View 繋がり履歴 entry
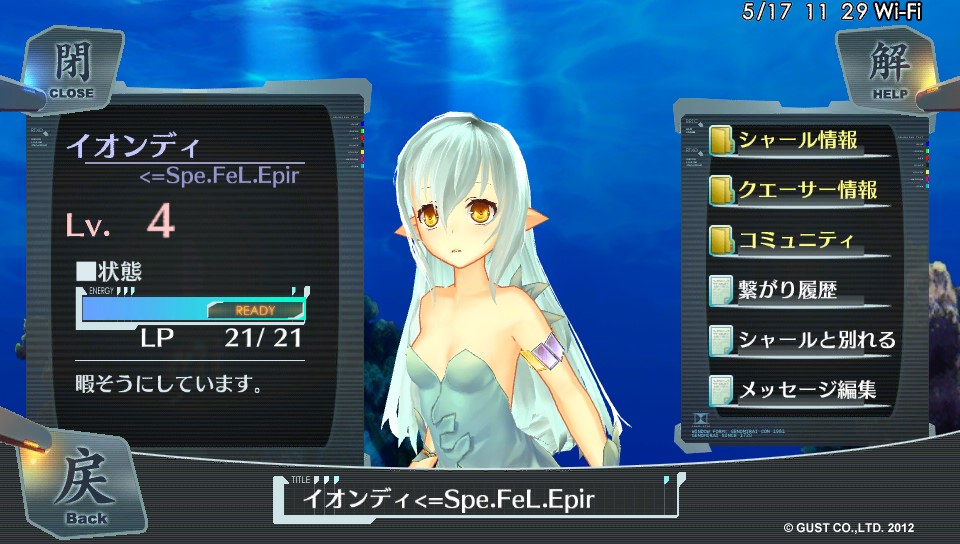 [786, 290]
